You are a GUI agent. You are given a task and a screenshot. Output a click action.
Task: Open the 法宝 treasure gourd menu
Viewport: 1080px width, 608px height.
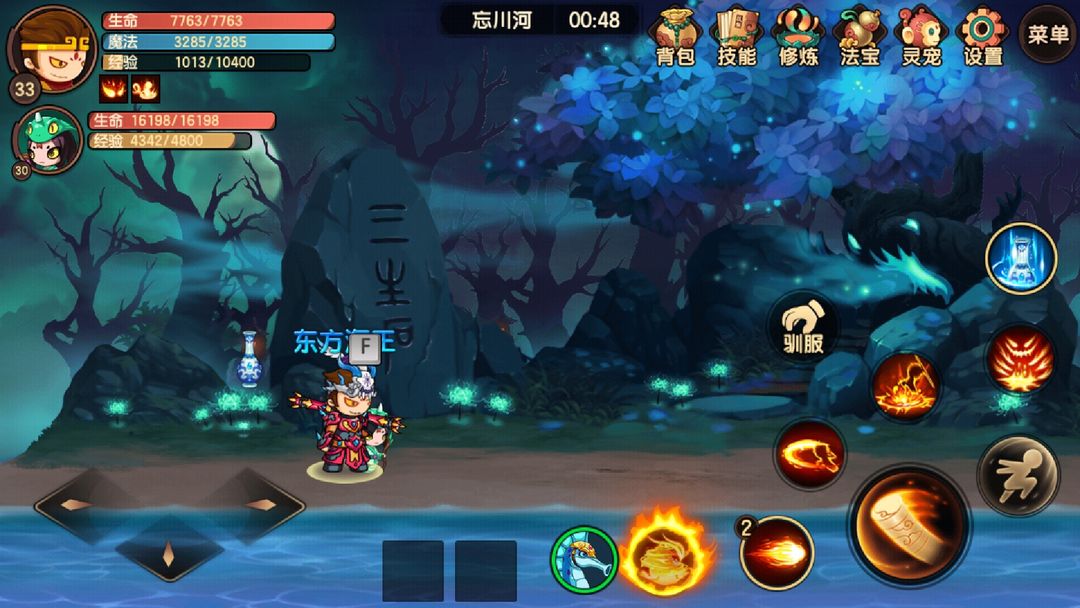[x=860, y=36]
